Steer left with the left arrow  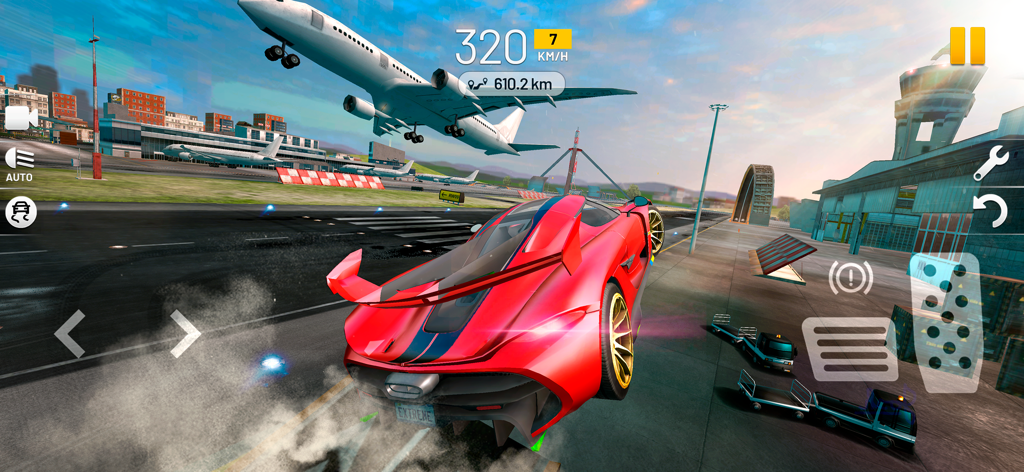(70, 334)
